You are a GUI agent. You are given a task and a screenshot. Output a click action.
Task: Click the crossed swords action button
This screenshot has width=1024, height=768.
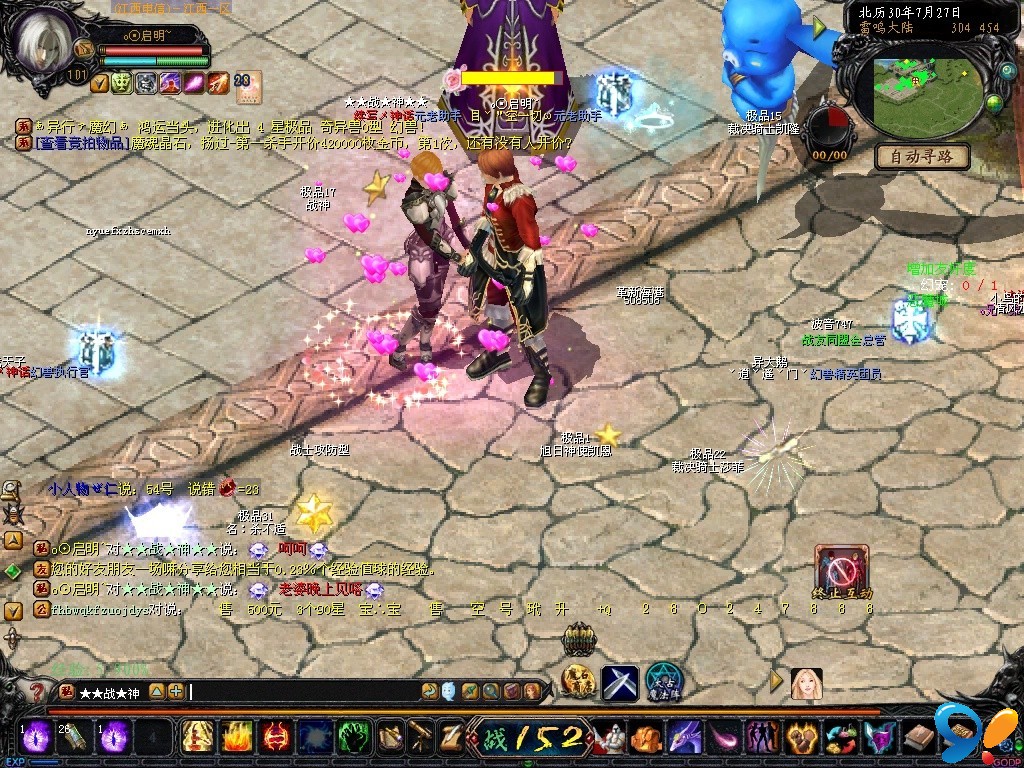tap(619, 682)
